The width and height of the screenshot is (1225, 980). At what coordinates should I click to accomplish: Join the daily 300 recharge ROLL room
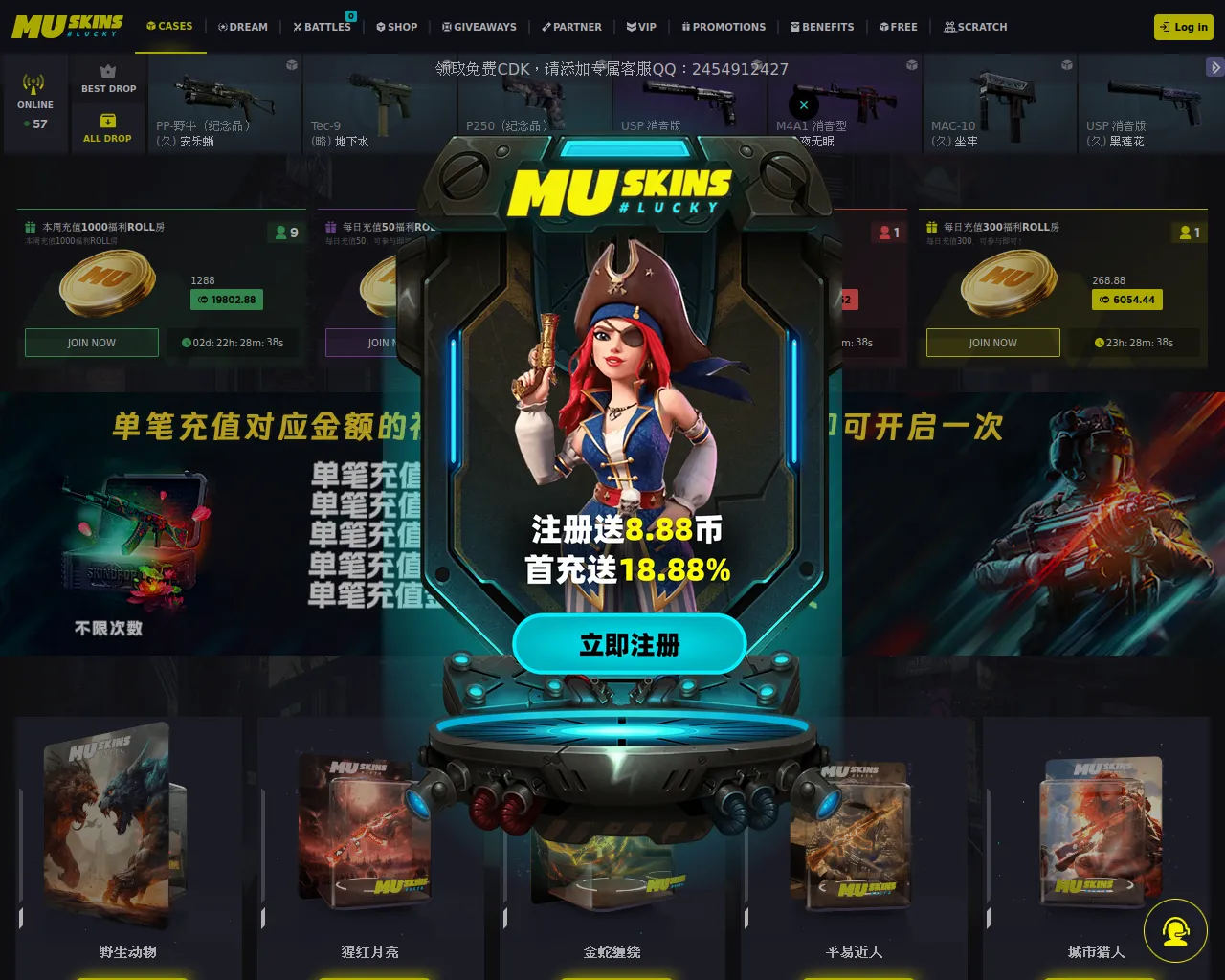pyautogui.click(x=992, y=343)
